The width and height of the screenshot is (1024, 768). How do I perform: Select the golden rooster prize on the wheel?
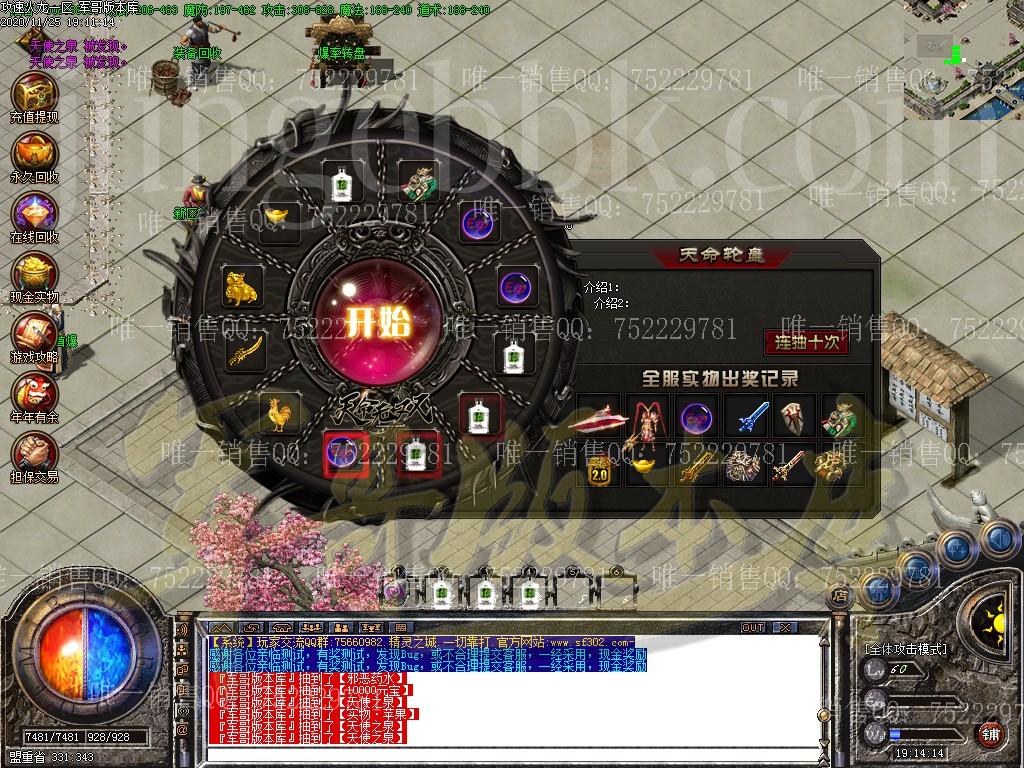pyautogui.click(x=281, y=412)
